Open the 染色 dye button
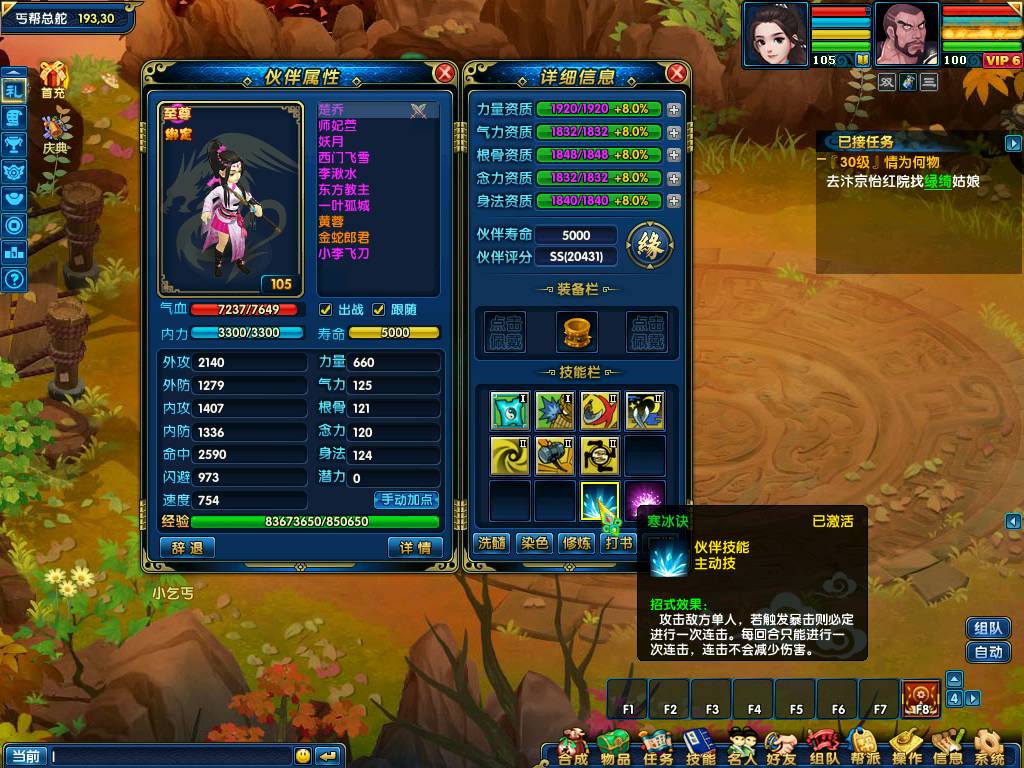Screen dimensions: 1024x768 pyautogui.click(x=534, y=543)
